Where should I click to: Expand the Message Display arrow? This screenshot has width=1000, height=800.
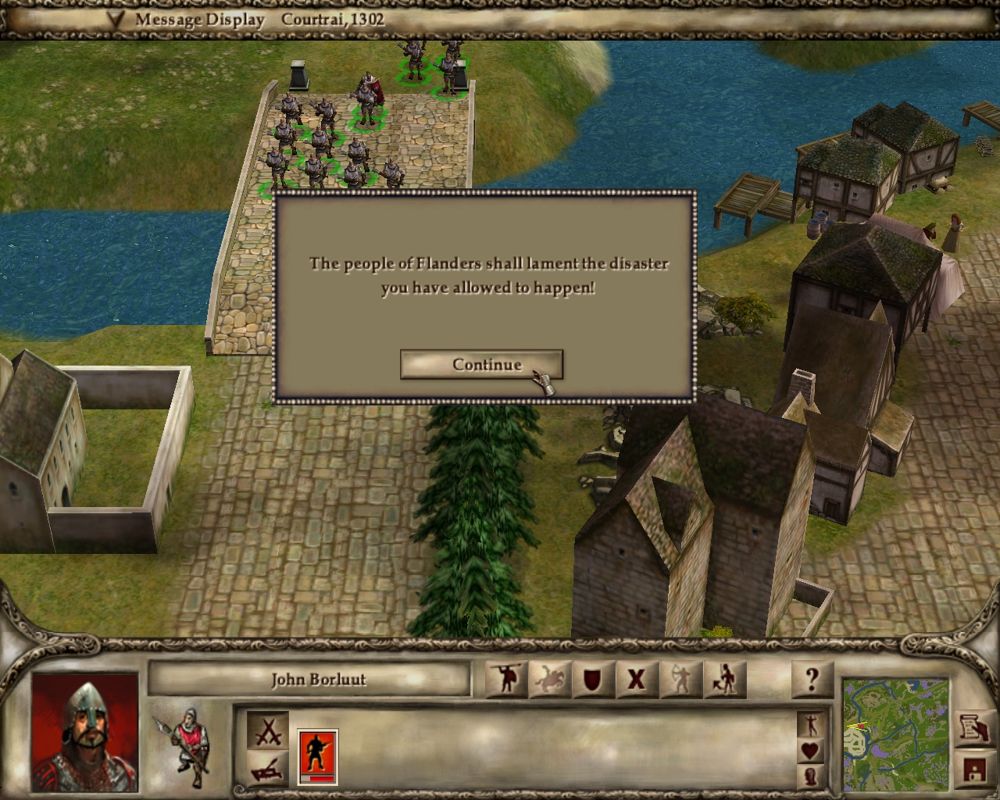click(x=118, y=19)
